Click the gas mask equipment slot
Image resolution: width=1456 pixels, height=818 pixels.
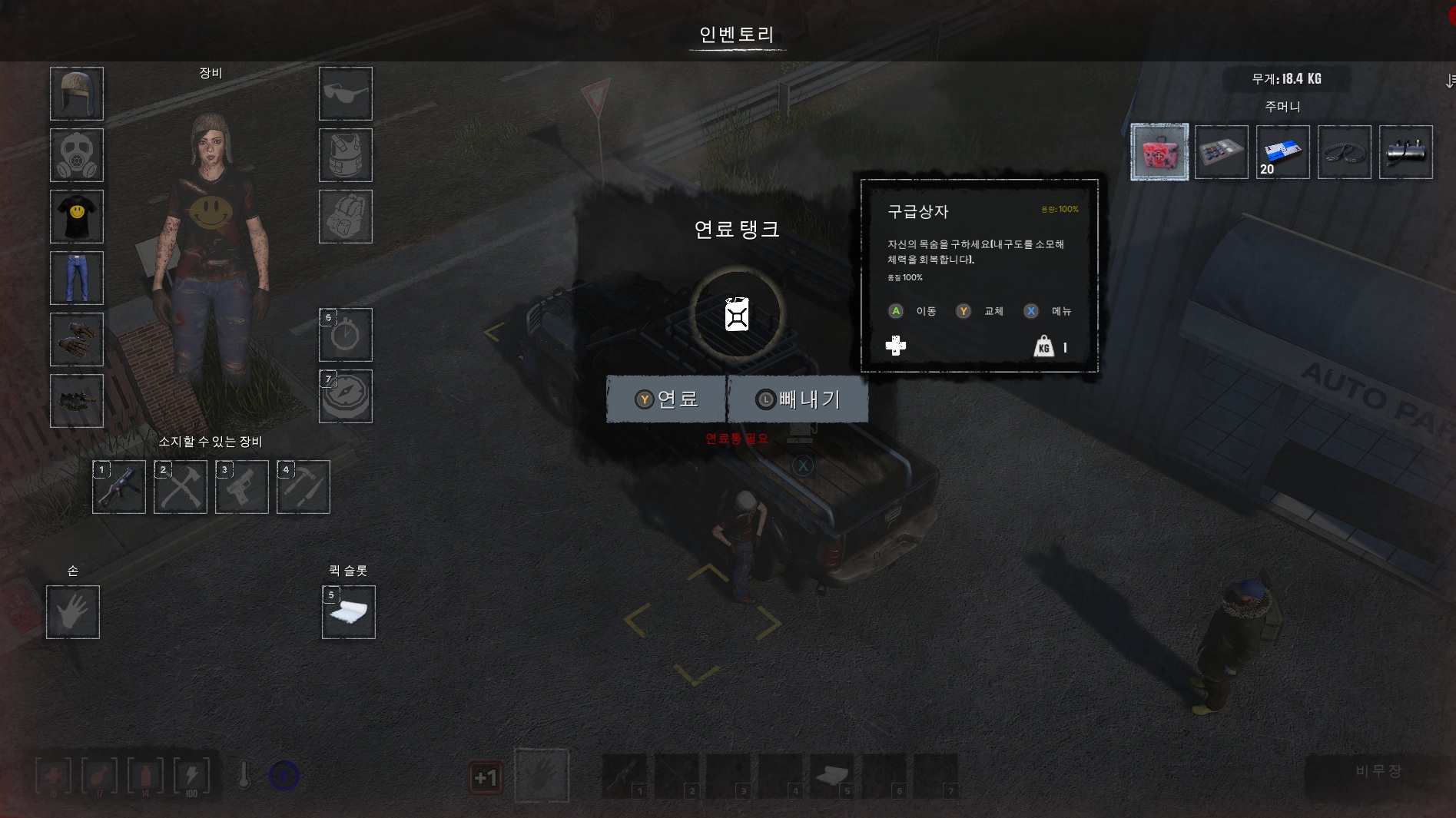[x=77, y=155]
